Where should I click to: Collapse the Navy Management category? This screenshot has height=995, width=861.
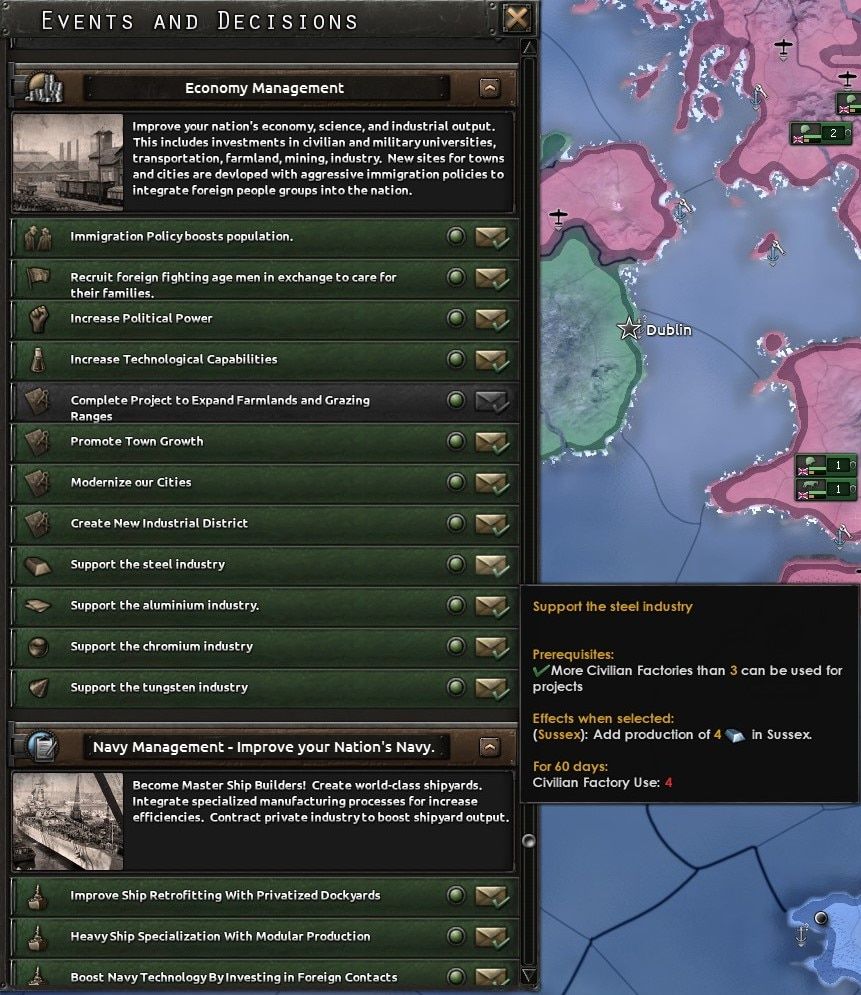point(489,747)
